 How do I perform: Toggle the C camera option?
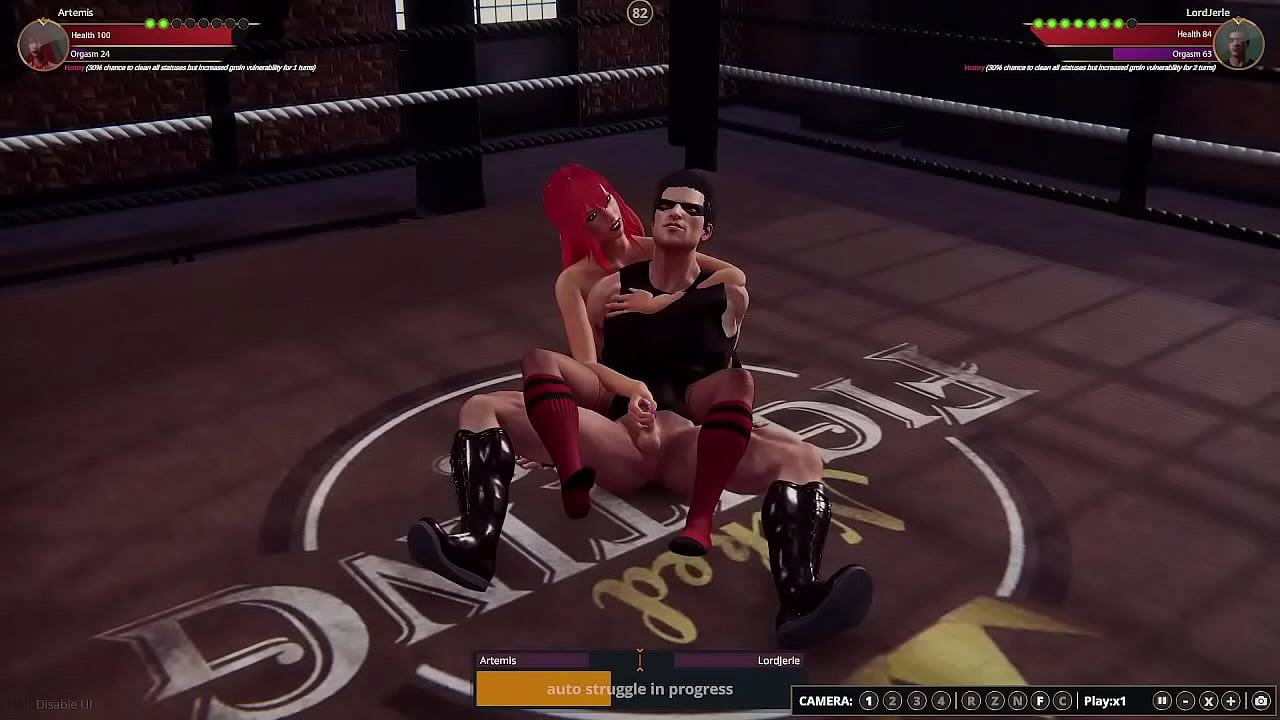tap(1063, 701)
